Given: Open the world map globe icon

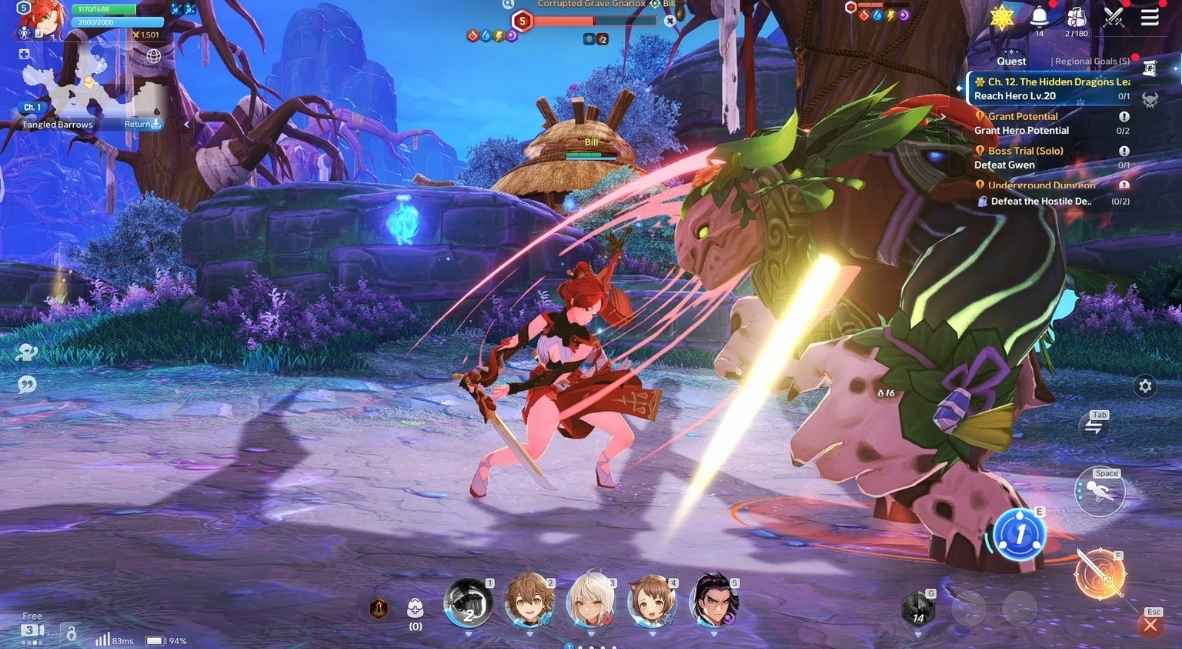Looking at the screenshot, I should coord(153,56).
